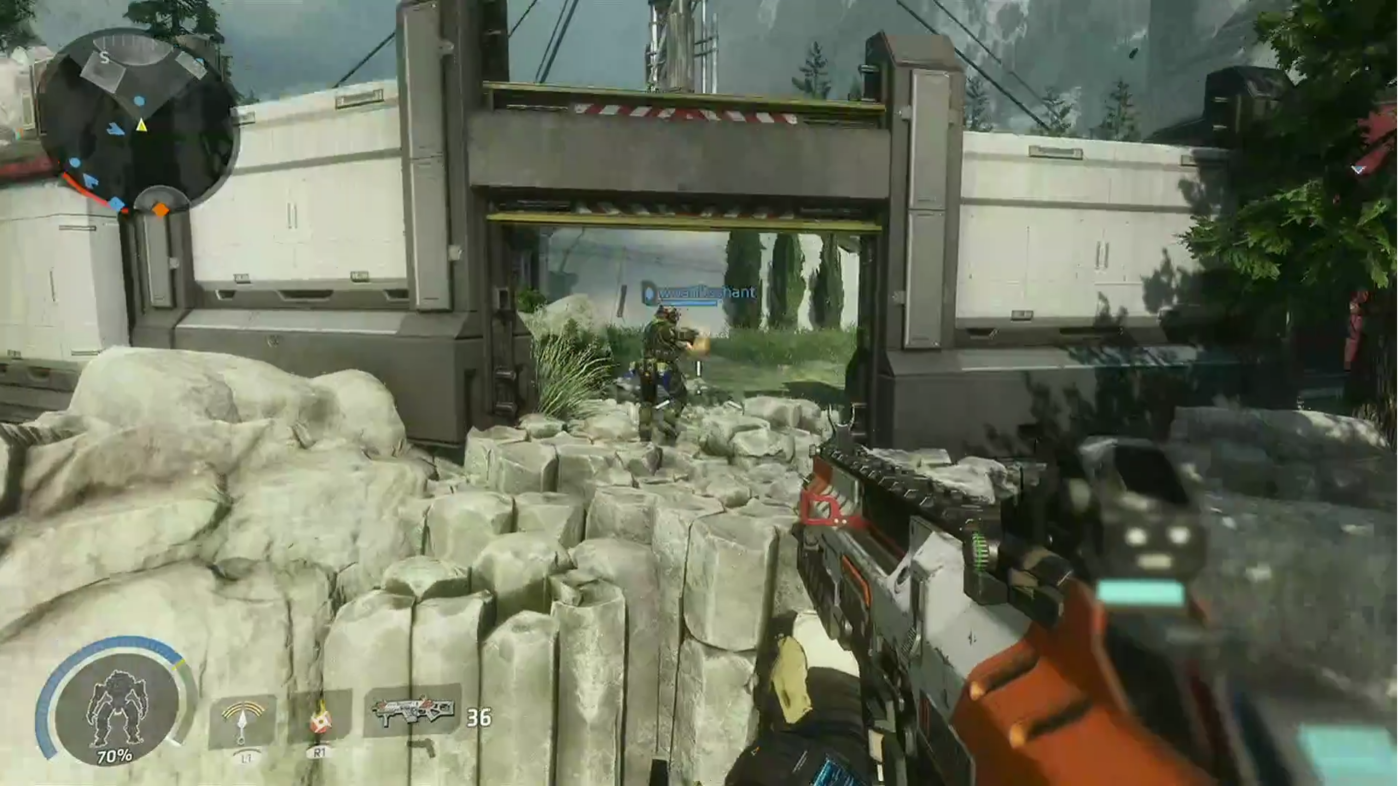The image size is (1400, 786).
Task: Click the blue square marker near the minimap edge
Action: [117, 202]
